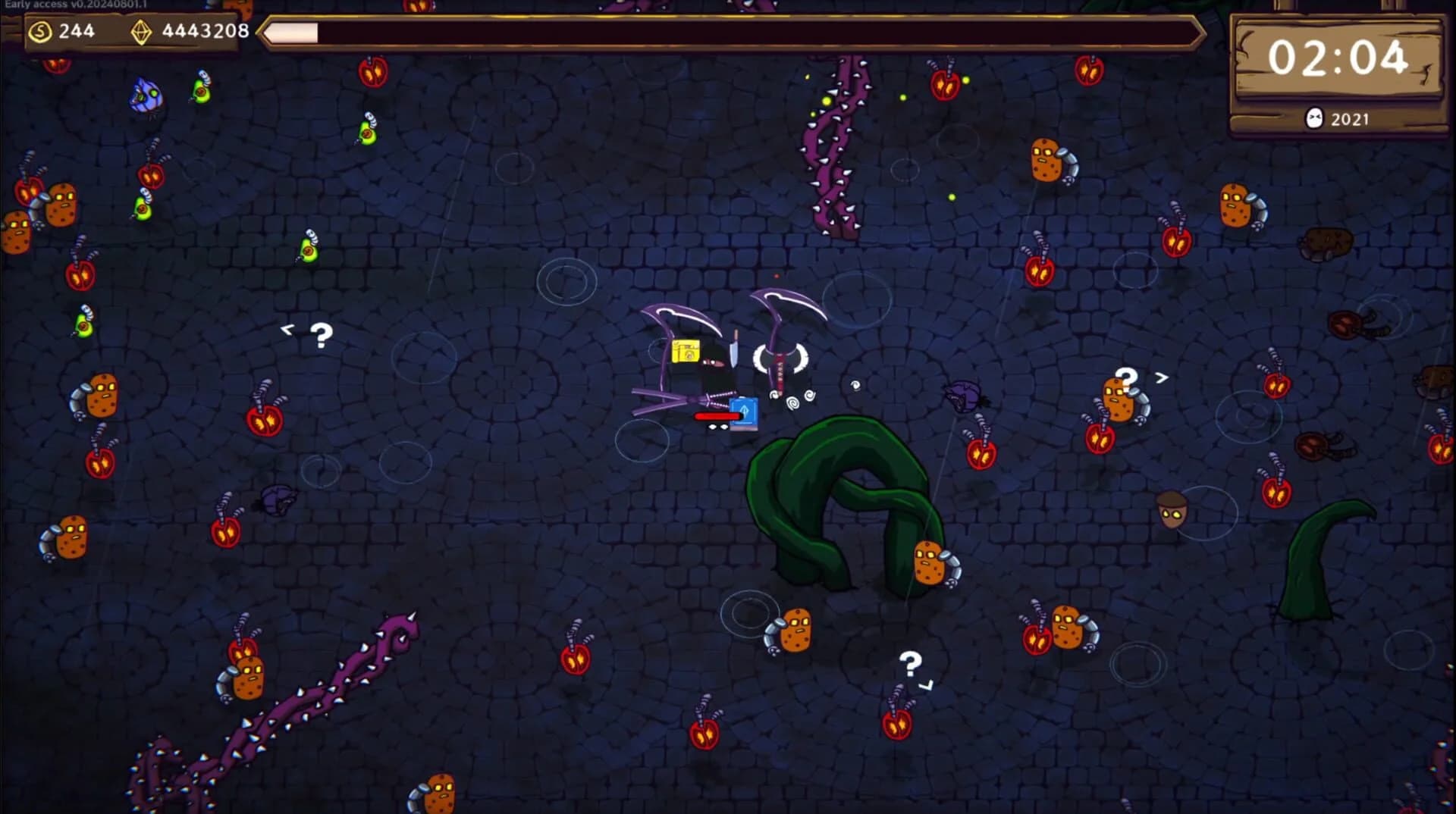Select the yellow toolbox item on the character
Viewport: 1456px width, 814px height.
tap(686, 351)
